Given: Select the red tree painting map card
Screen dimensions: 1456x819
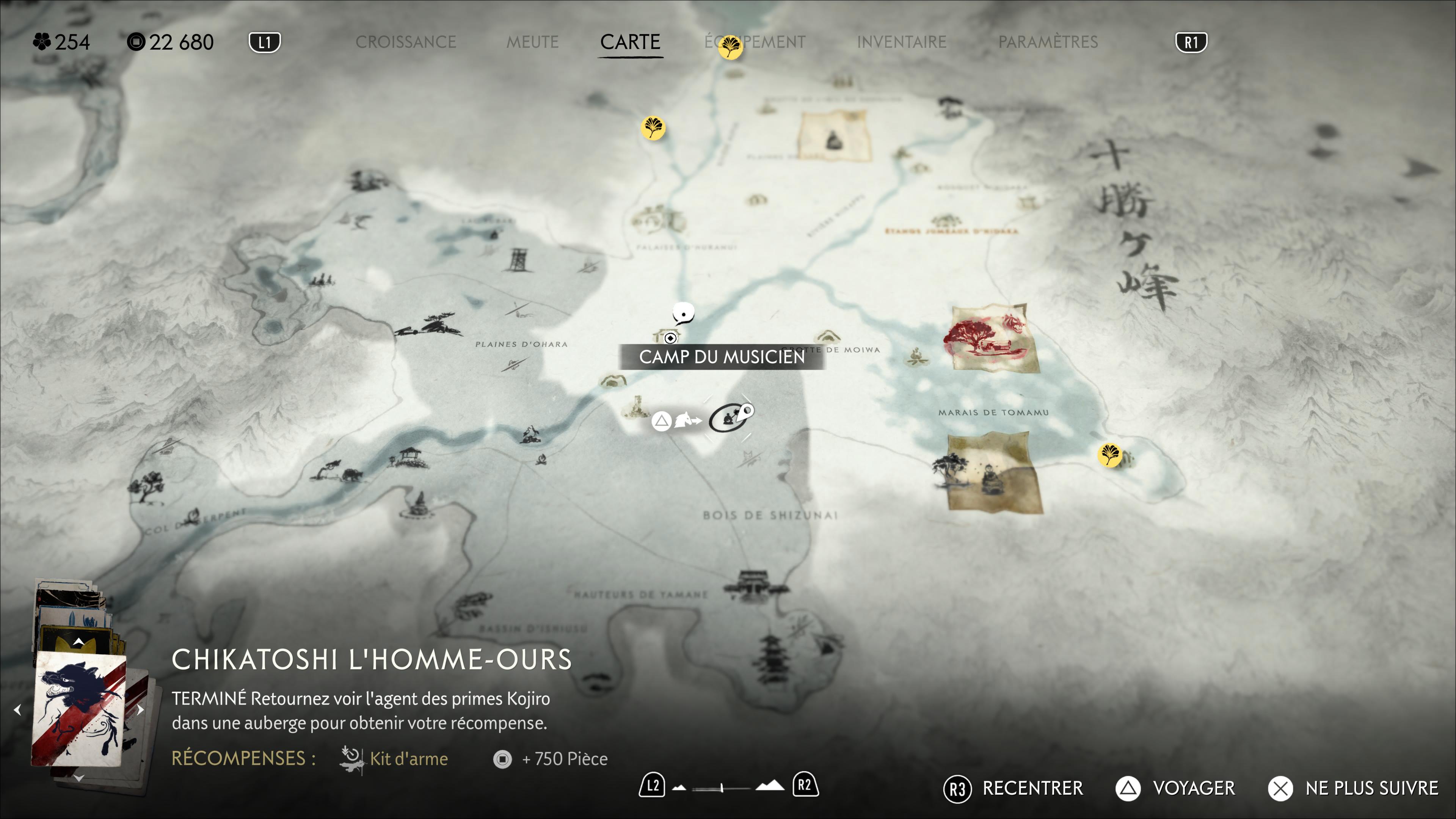Looking at the screenshot, I should 990,338.
